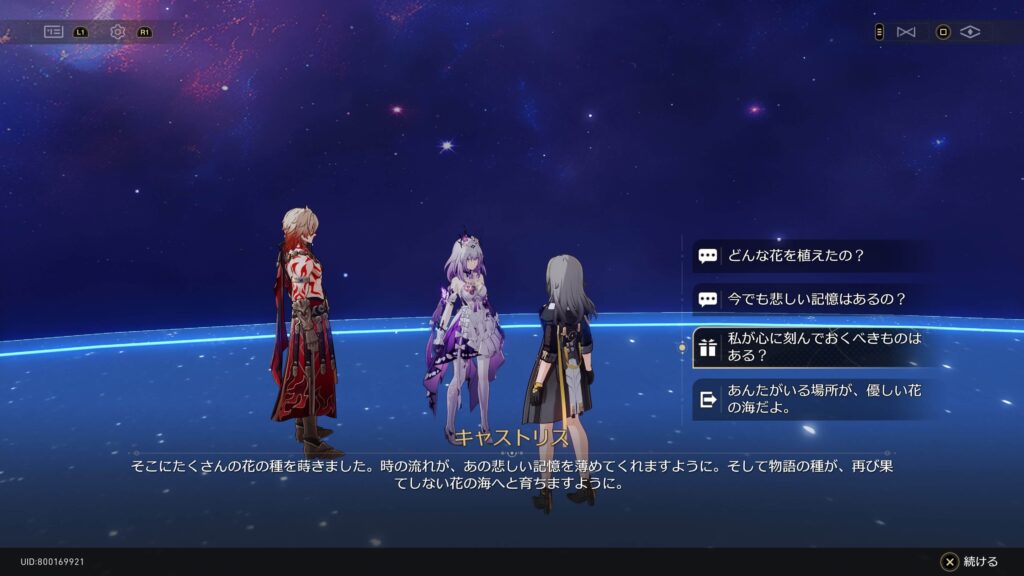
Task: Select the option "今でも悲しい記憶はあるの？"
Action: pos(808,299)
